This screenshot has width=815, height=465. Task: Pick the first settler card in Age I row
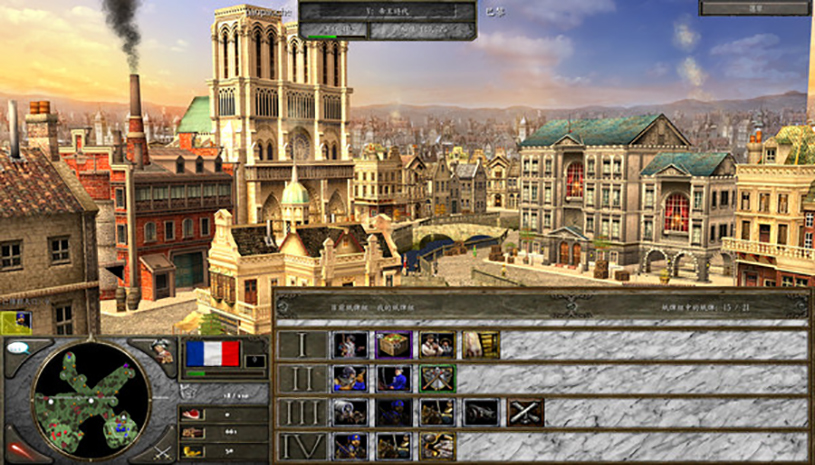[x=349, y=345]
